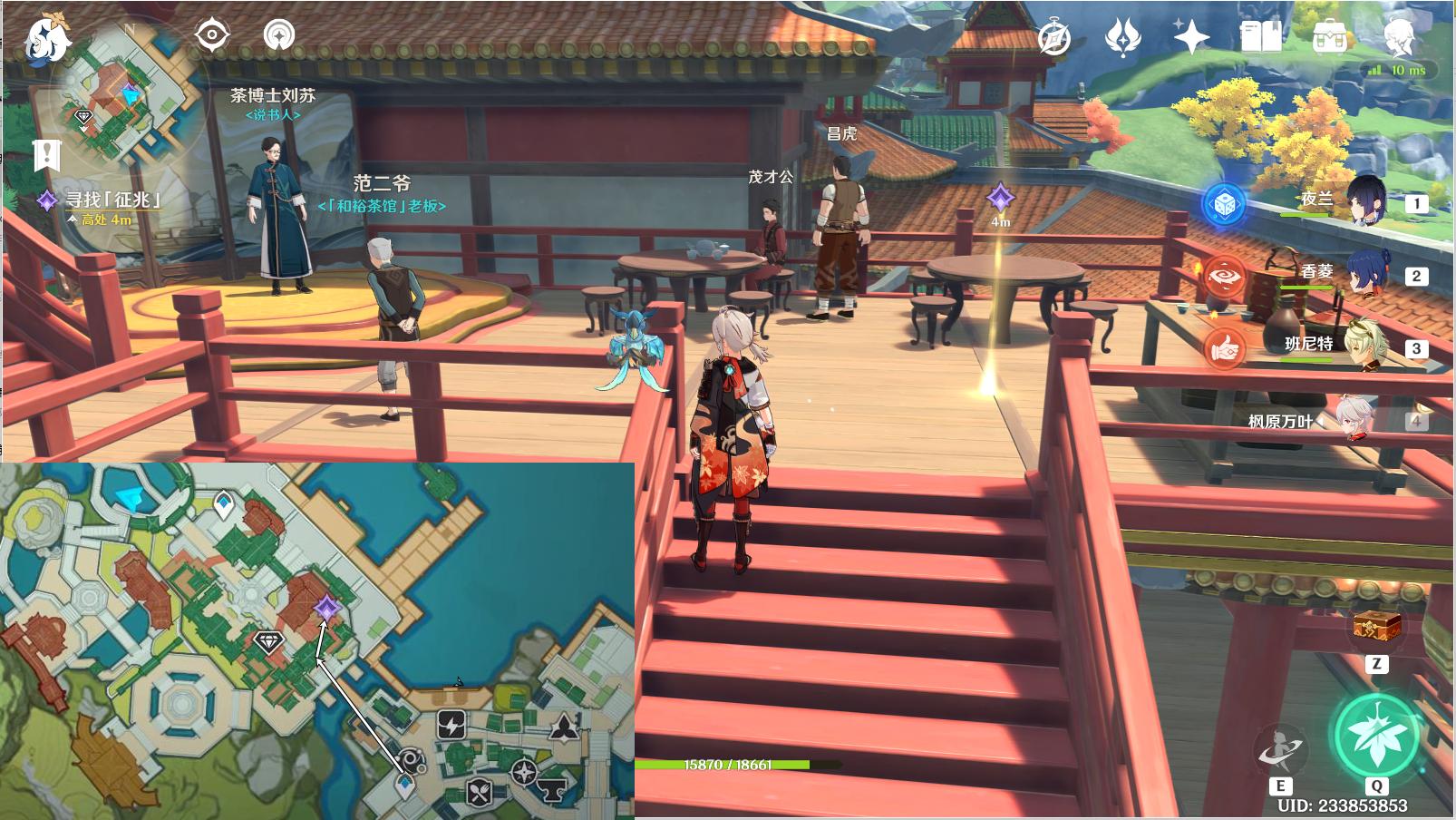Image resolution: width=1456 pixels, height=820 pixels.
Task: Open the inventory backpack icon
Action: tap(1329, 37)
